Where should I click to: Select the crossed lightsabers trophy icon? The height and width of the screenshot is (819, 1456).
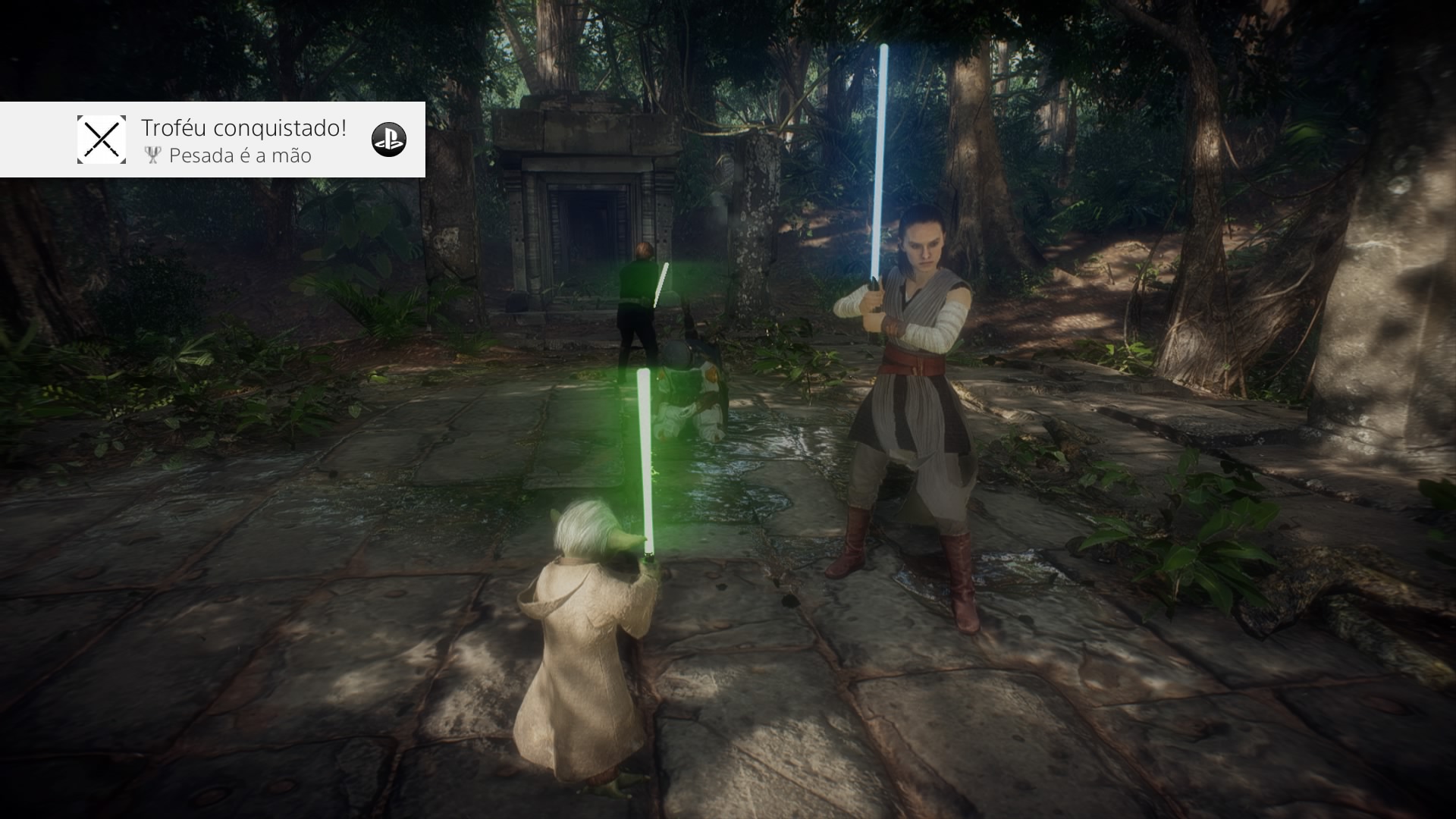[x=102, y=140]
